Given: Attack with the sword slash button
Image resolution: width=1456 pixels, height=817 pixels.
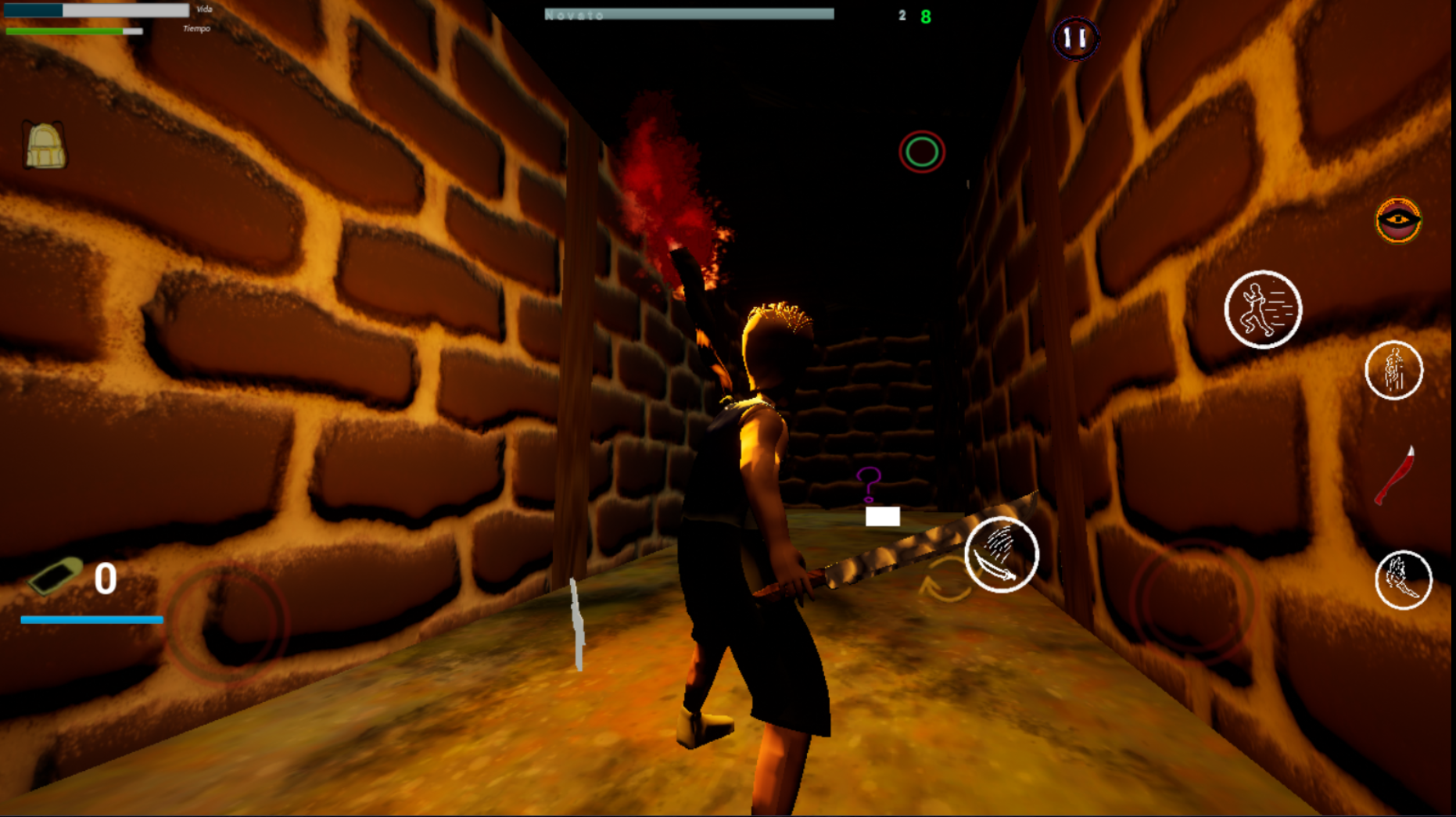Looking at the screenshot, I should (x=1001, y=555).
